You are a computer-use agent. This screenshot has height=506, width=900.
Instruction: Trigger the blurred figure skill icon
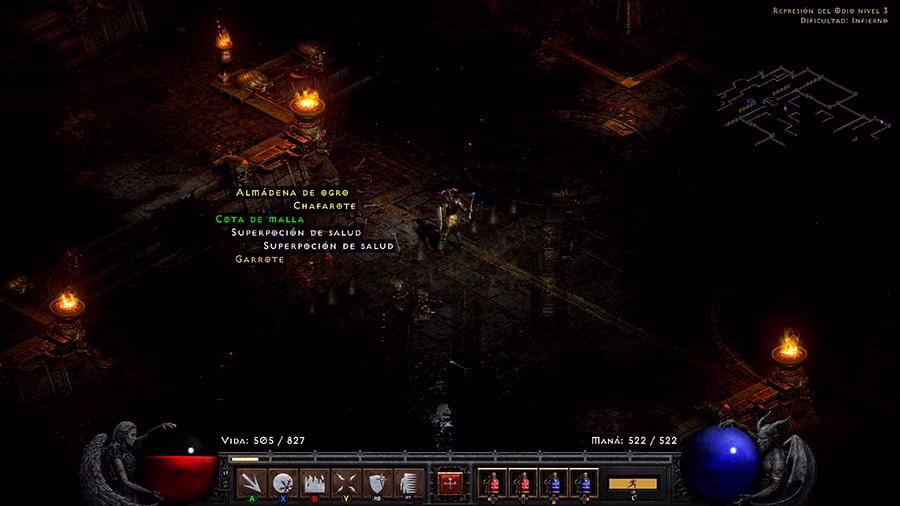(406, 483)
